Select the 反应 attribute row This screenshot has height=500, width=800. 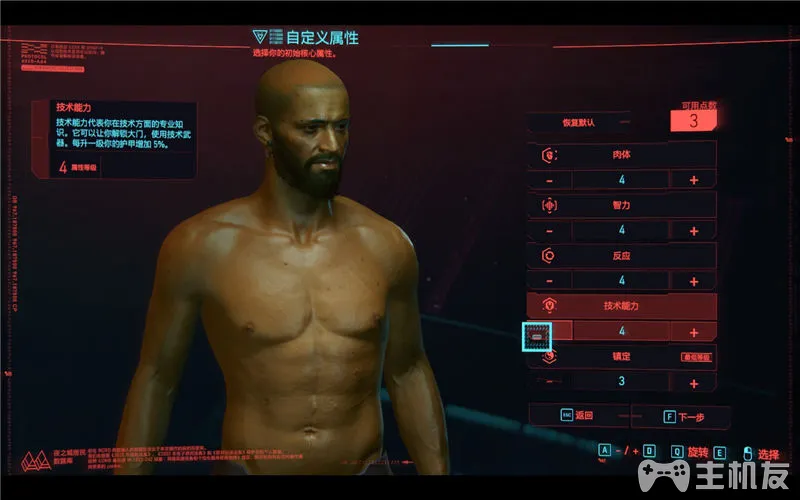tap(621, 256)
